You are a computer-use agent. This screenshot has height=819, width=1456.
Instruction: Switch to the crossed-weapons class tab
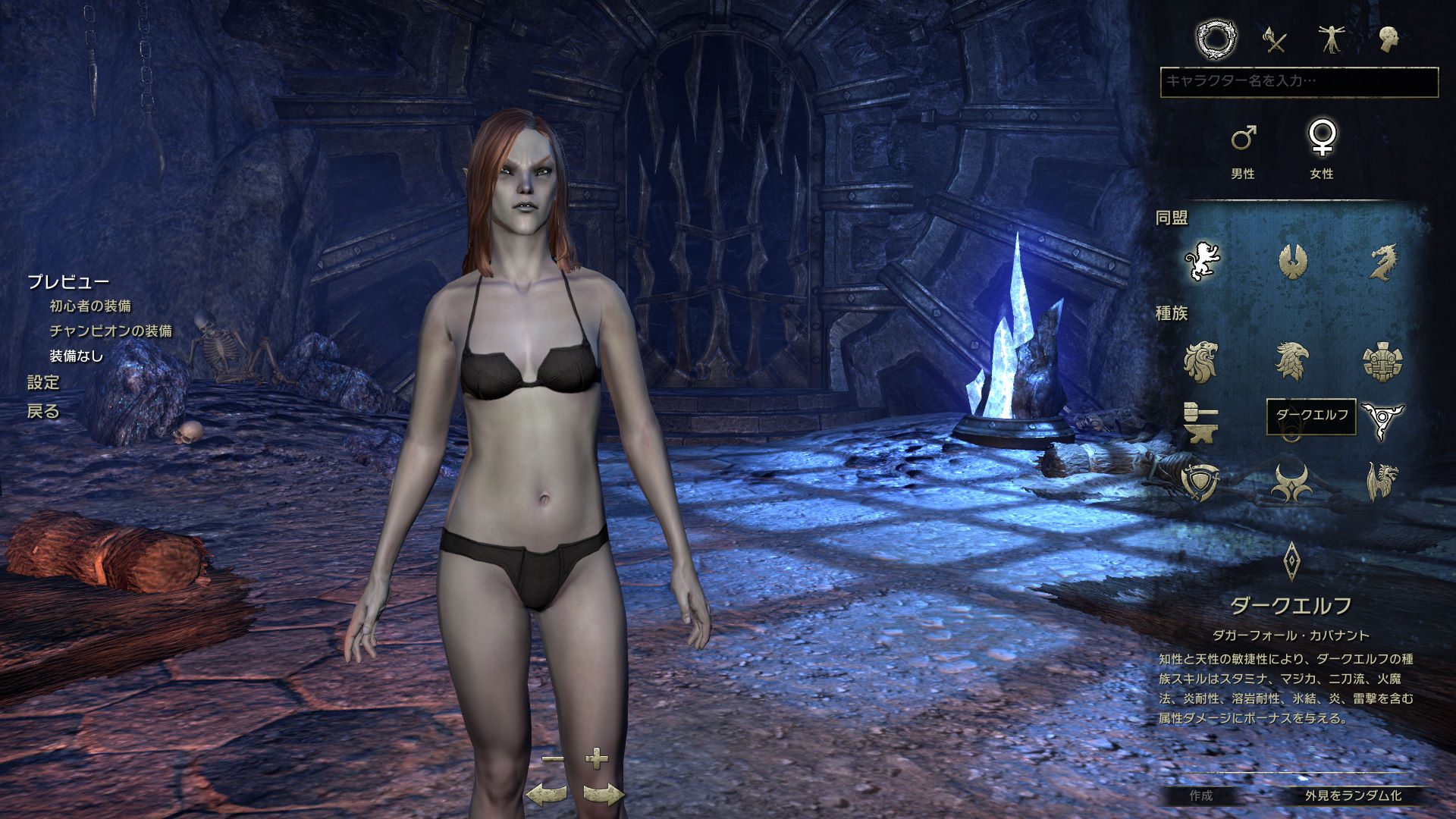pos(1275,39)
